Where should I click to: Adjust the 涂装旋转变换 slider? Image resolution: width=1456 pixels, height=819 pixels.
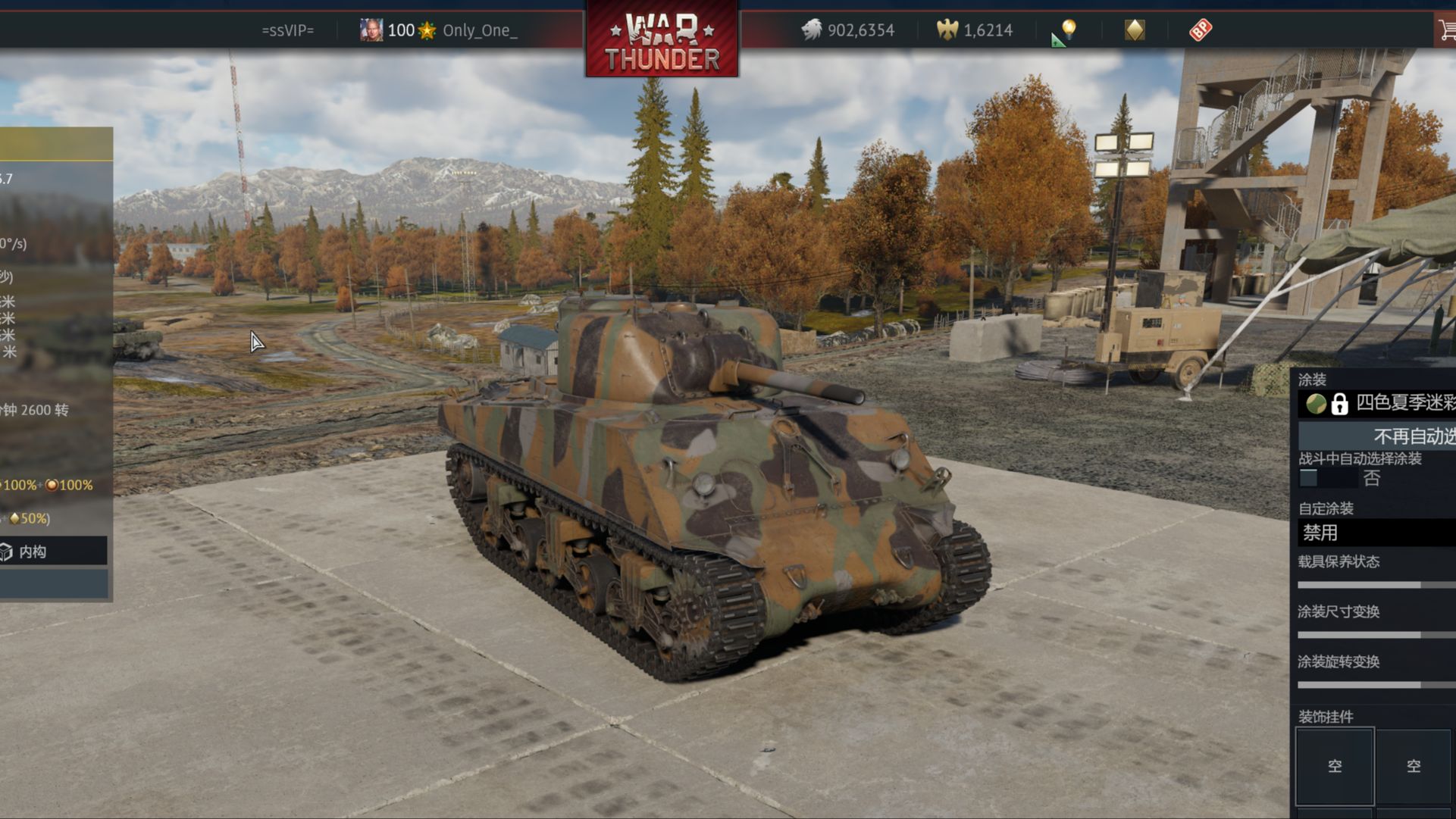pyautogui.click(x=1420, y=685)
